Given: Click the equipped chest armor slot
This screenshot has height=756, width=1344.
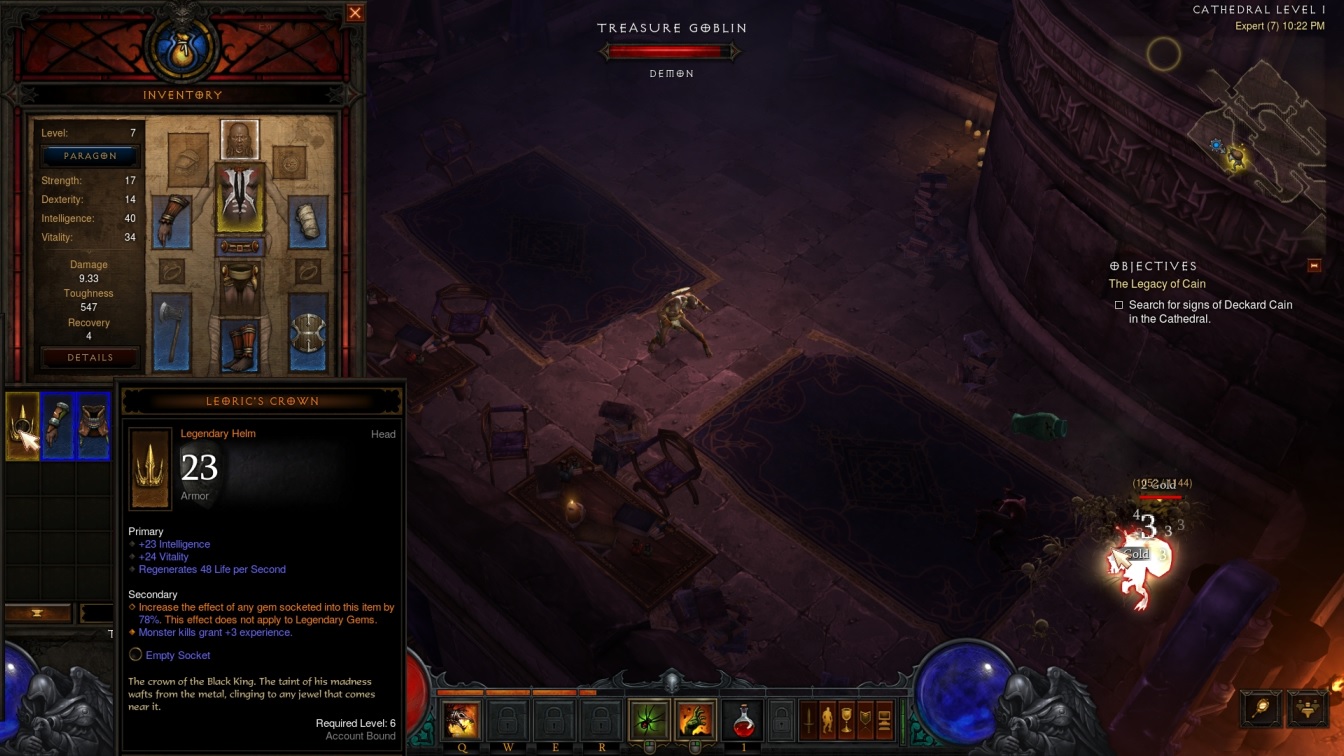Looking at the screenshot, I should tap(240, 197).
